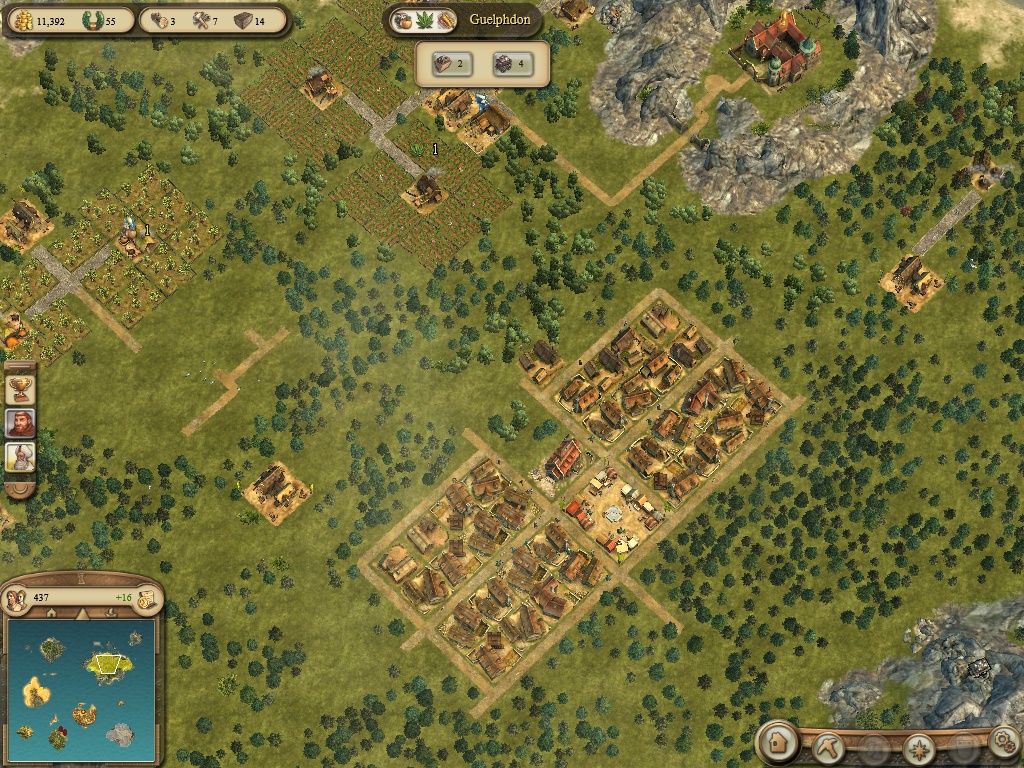Viewport: 1024px width, 768px height.
Task: Click the stone block resource icon
Action: [242, 20]
